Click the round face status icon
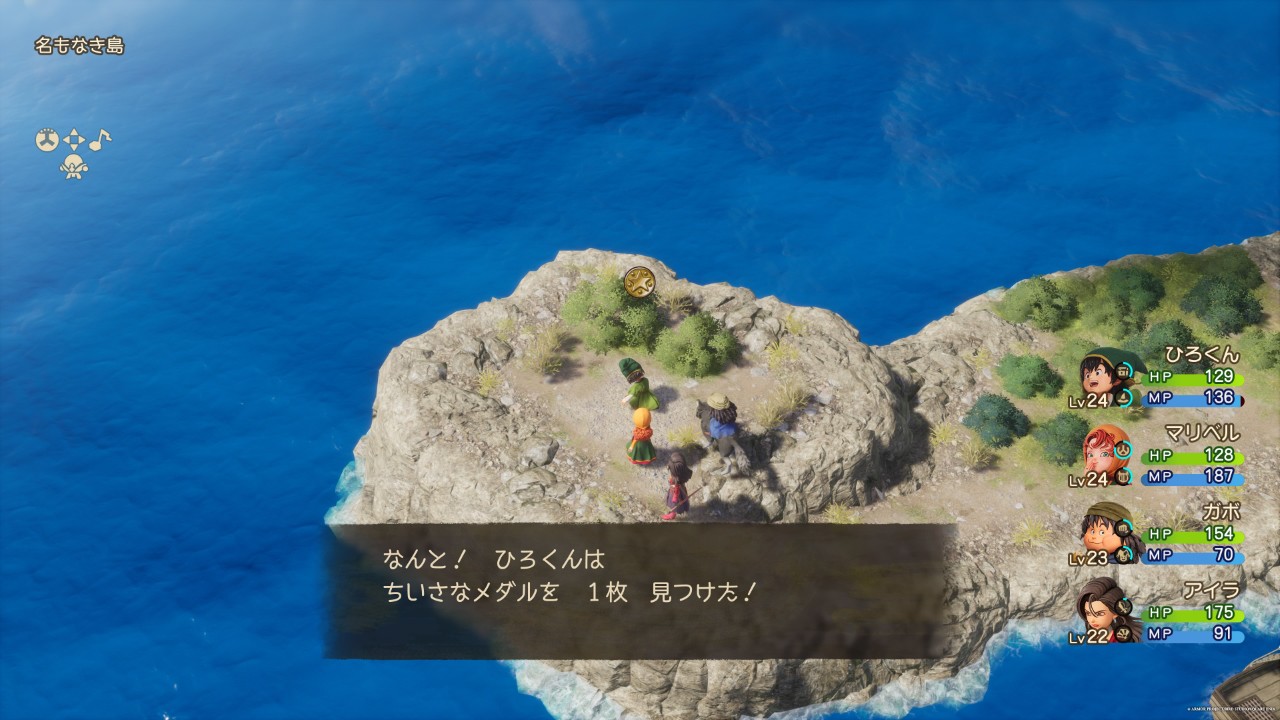Viewport: 1280px width, 720px height. [x=47, y=141]
